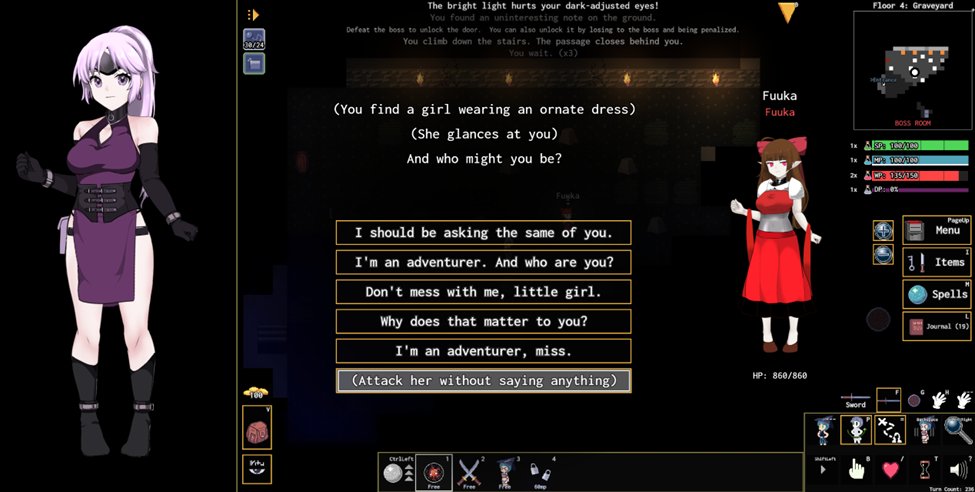Zoom out with the minus magnifier button

(x=883, y=254)
